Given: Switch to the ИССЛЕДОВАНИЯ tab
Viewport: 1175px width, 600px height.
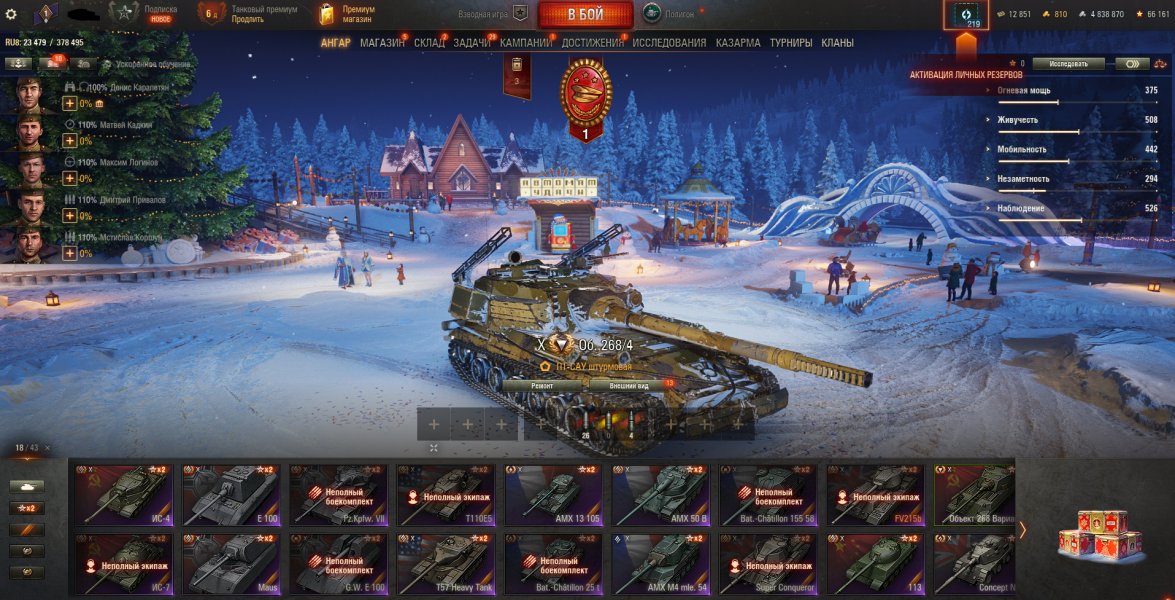Looking at the screenshot, I should pyautogui.click(x=669, y=43).
